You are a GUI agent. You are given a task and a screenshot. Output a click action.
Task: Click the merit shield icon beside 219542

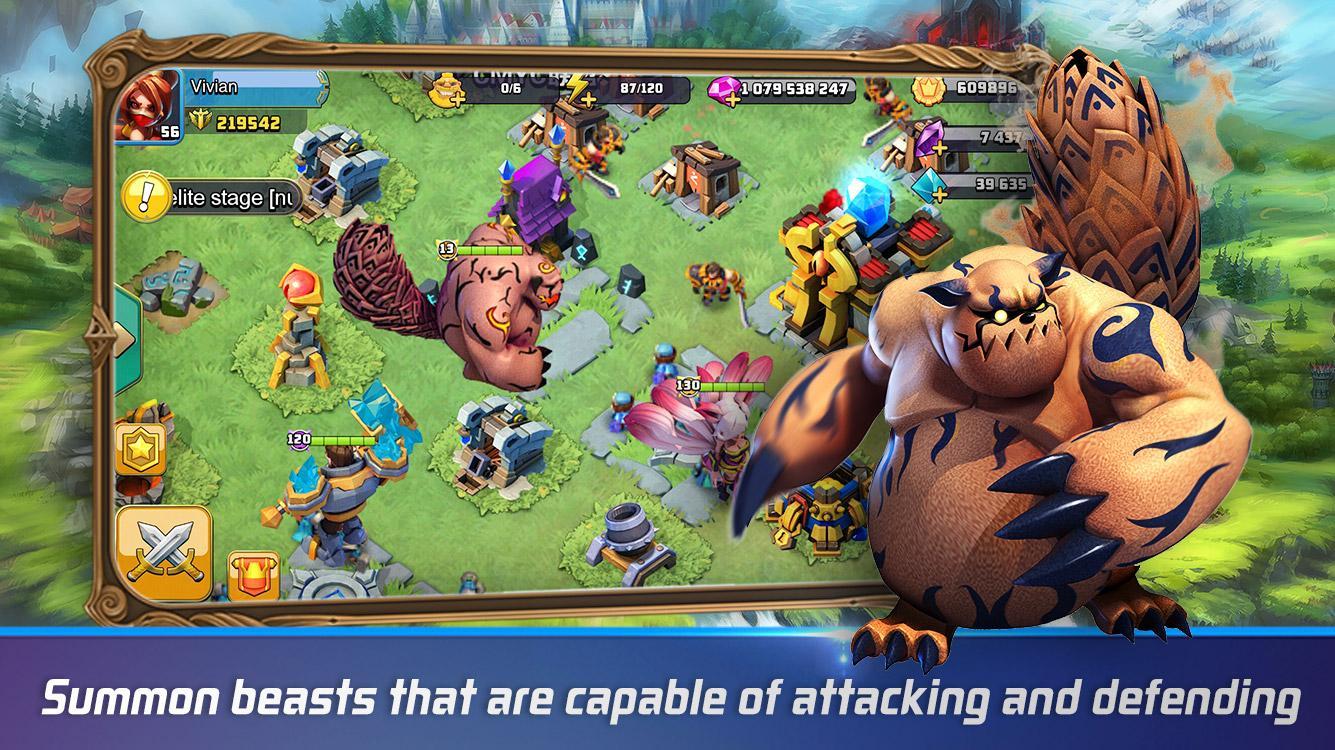(x=201, y=120)
